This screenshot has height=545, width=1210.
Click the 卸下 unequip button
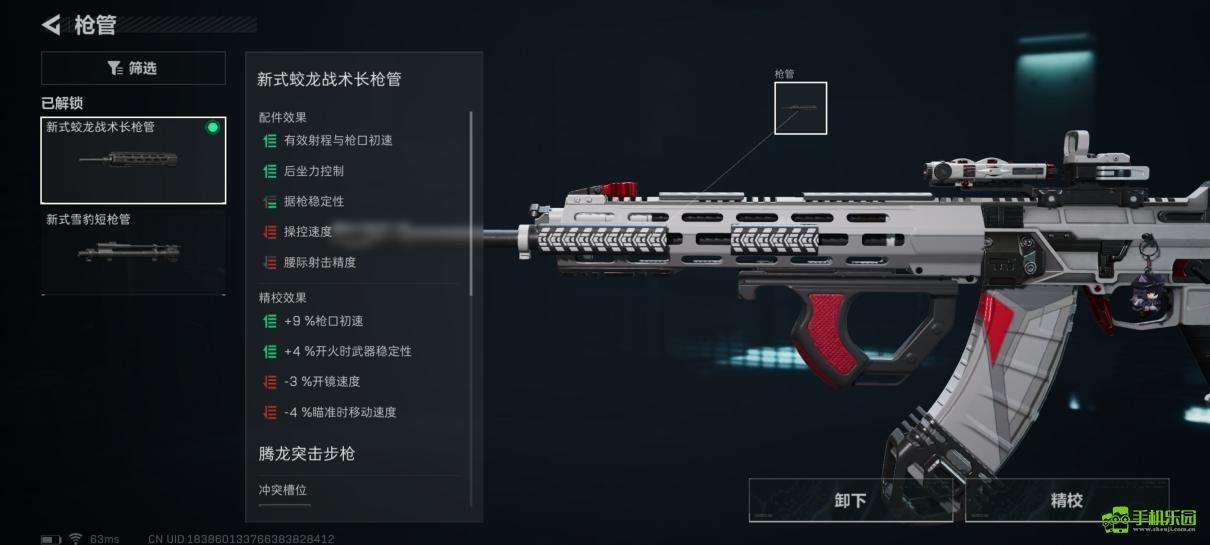[x=851, y=500]
